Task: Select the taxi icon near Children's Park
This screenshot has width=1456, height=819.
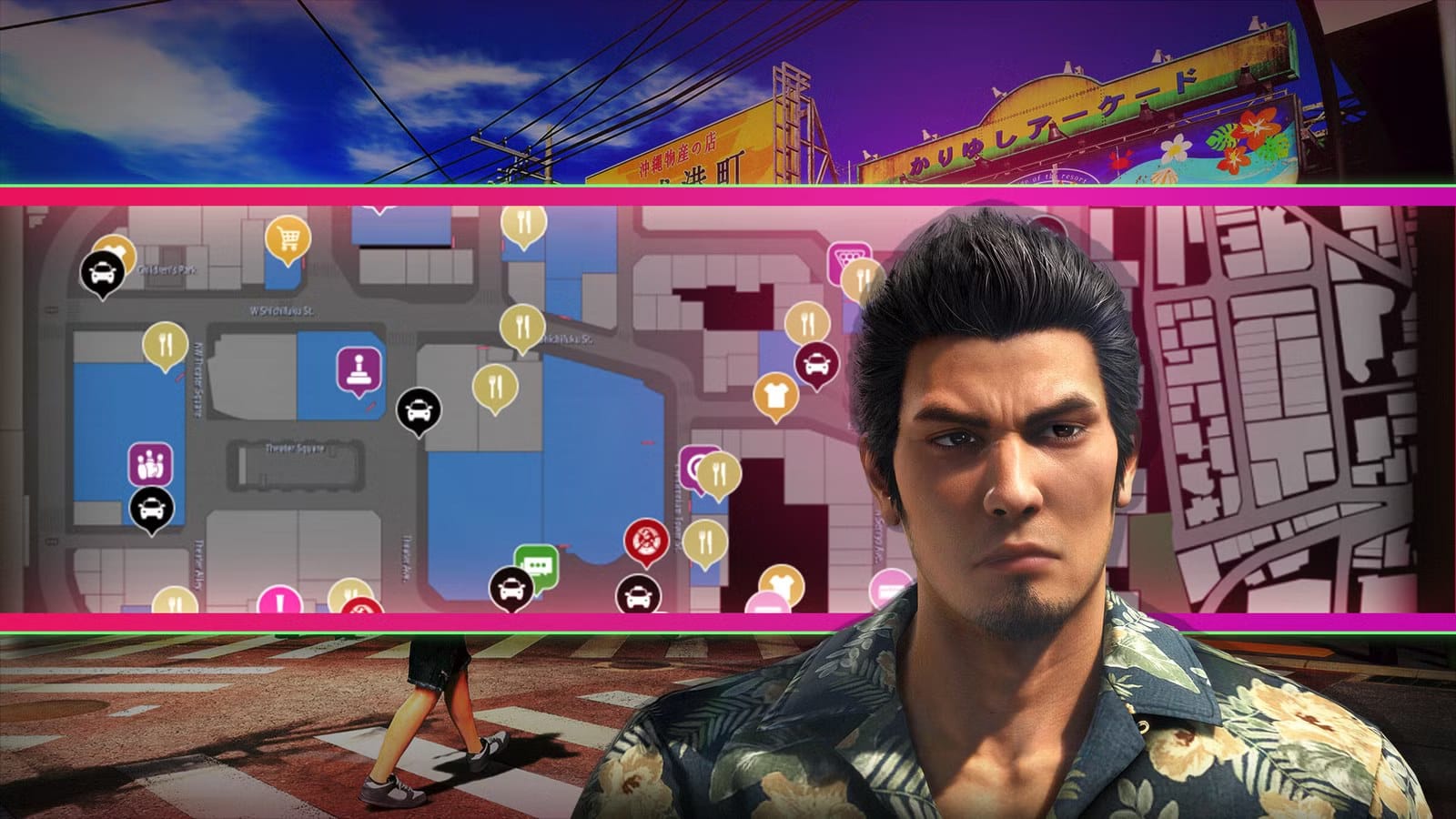Action: click(101, 271)
